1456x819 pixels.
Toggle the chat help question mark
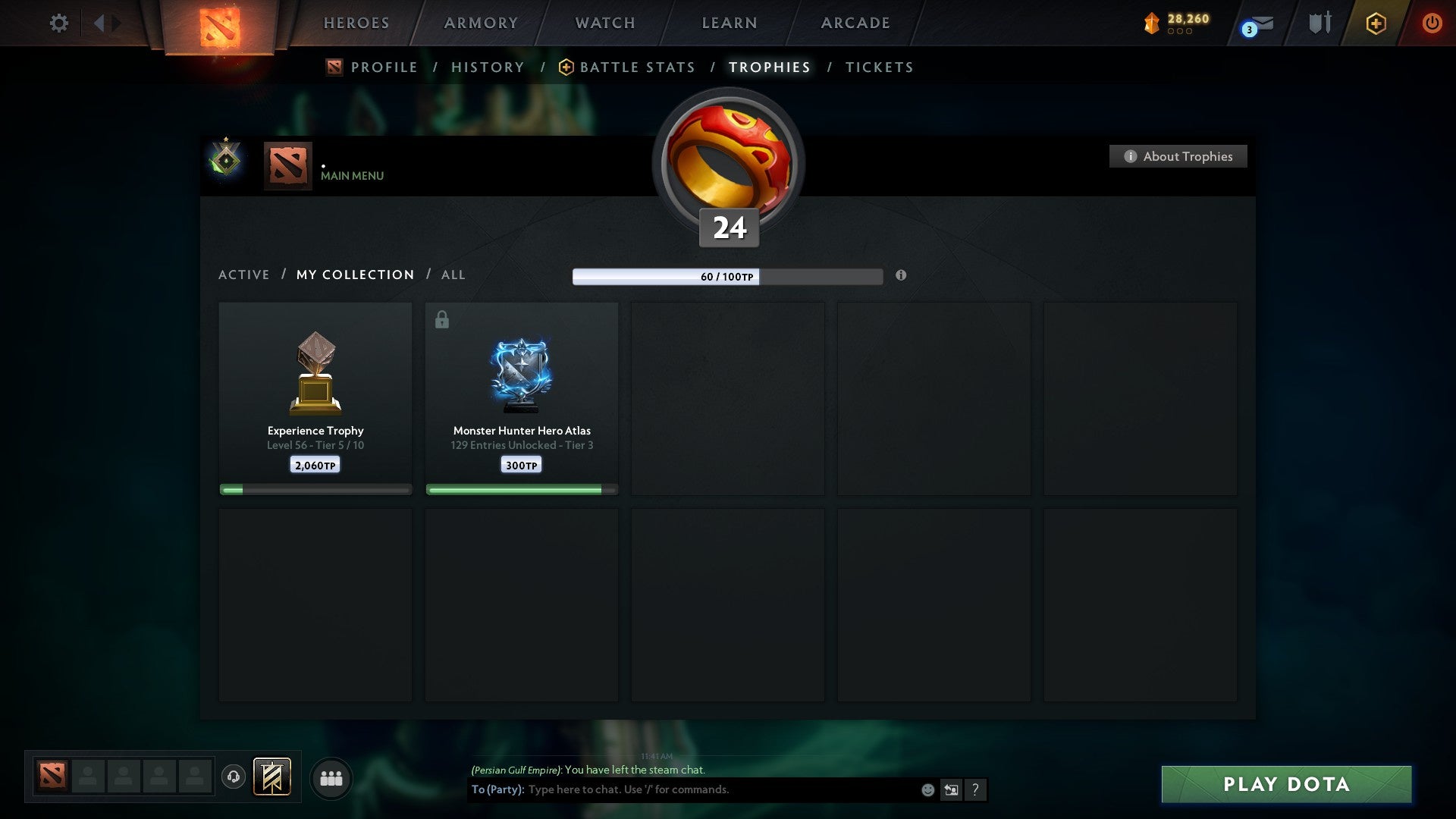[x=975, y=789]
